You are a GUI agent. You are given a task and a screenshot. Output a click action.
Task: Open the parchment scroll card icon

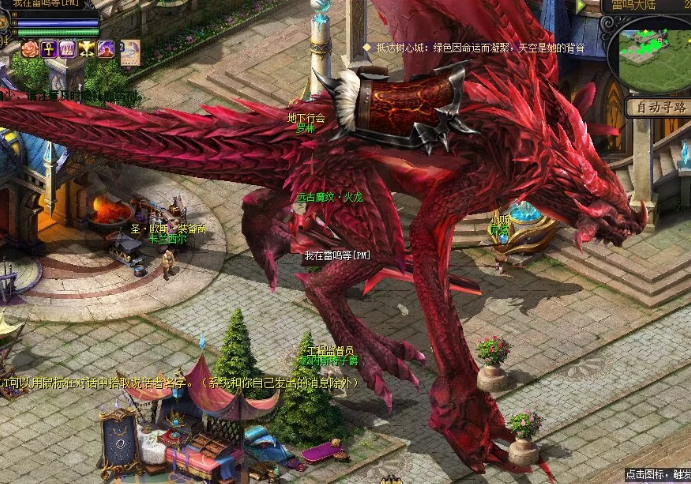[130, 52]
